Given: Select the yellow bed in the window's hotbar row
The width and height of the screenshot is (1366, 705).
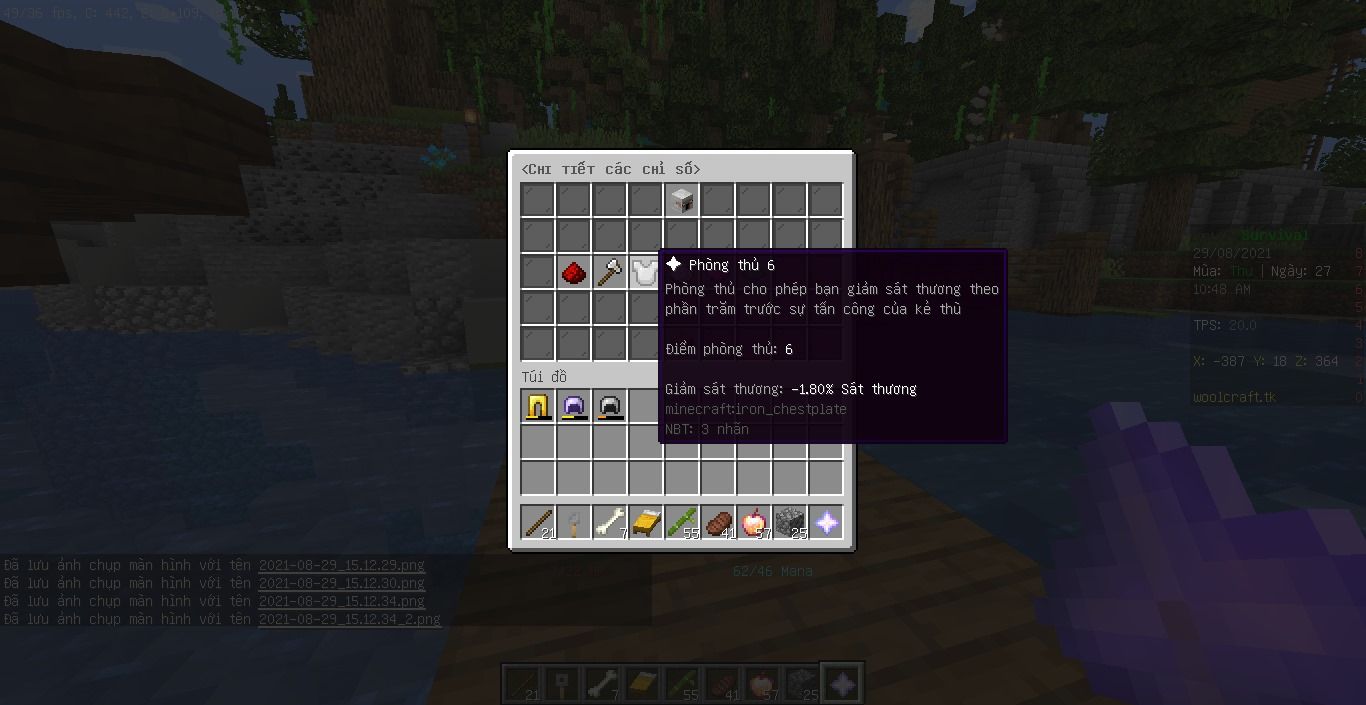Looking at the screenshot, I should click(x=646, y=522).
